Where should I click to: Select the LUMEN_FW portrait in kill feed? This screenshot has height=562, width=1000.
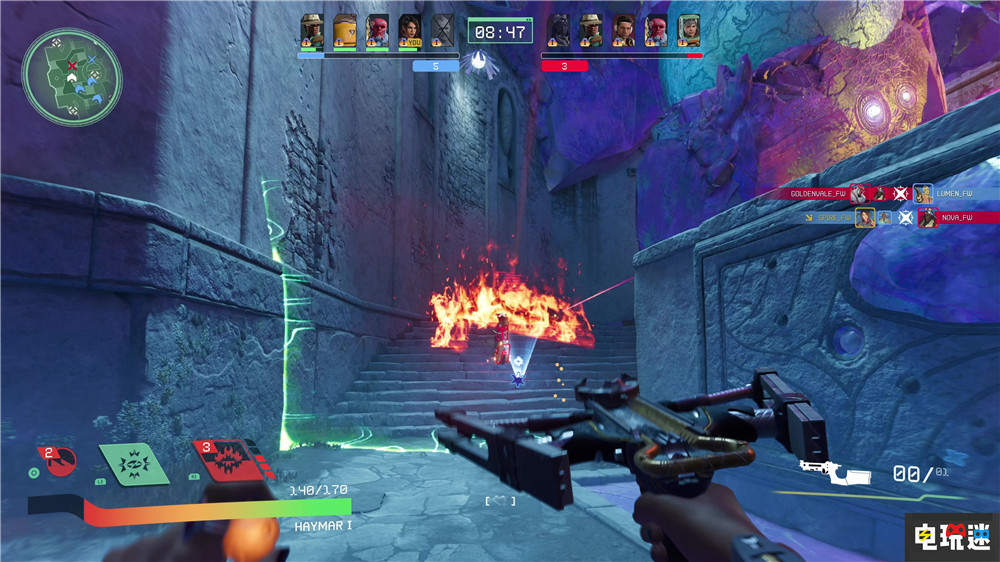(923, 193)
